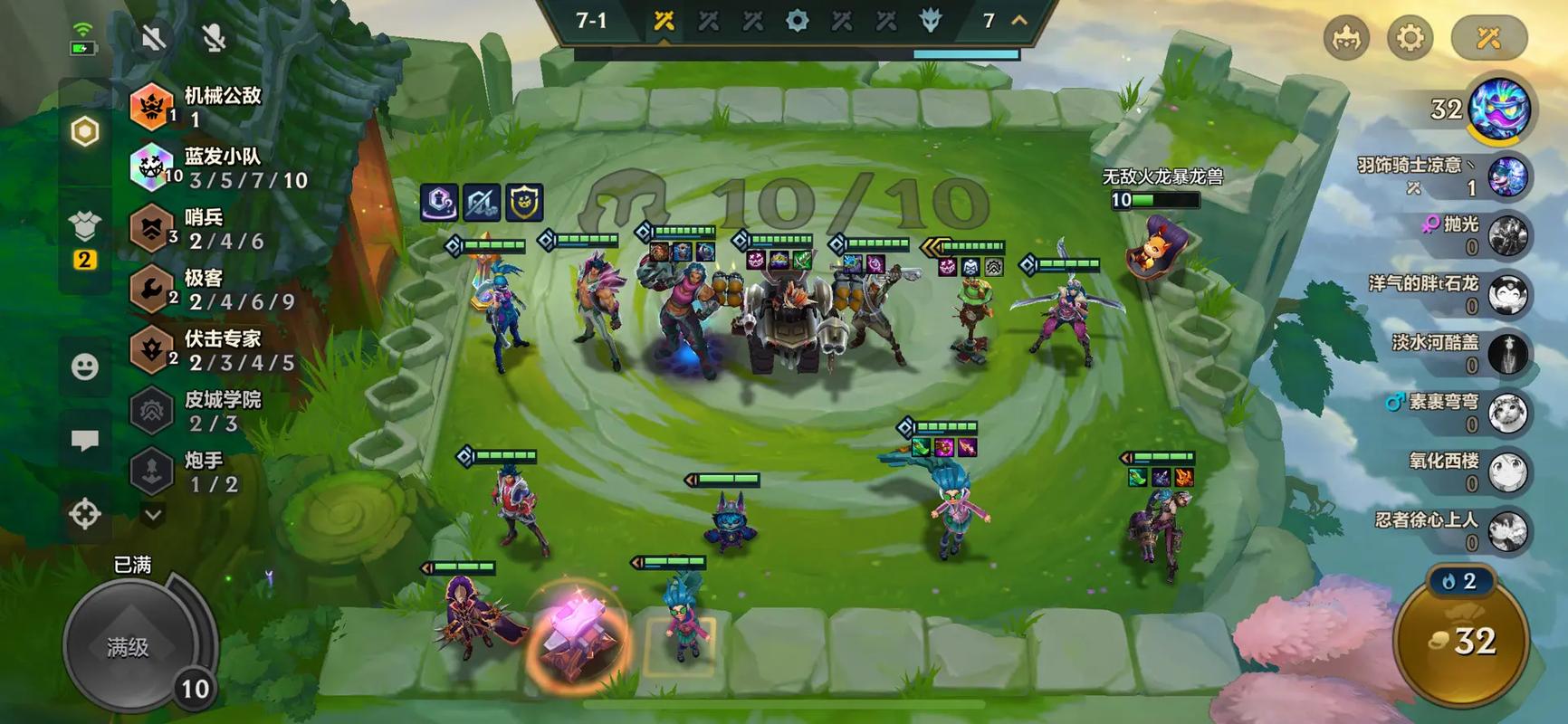Screen dimensions: 1568x724
Task: Open the settings gear menu
Action: (1410, 38)
